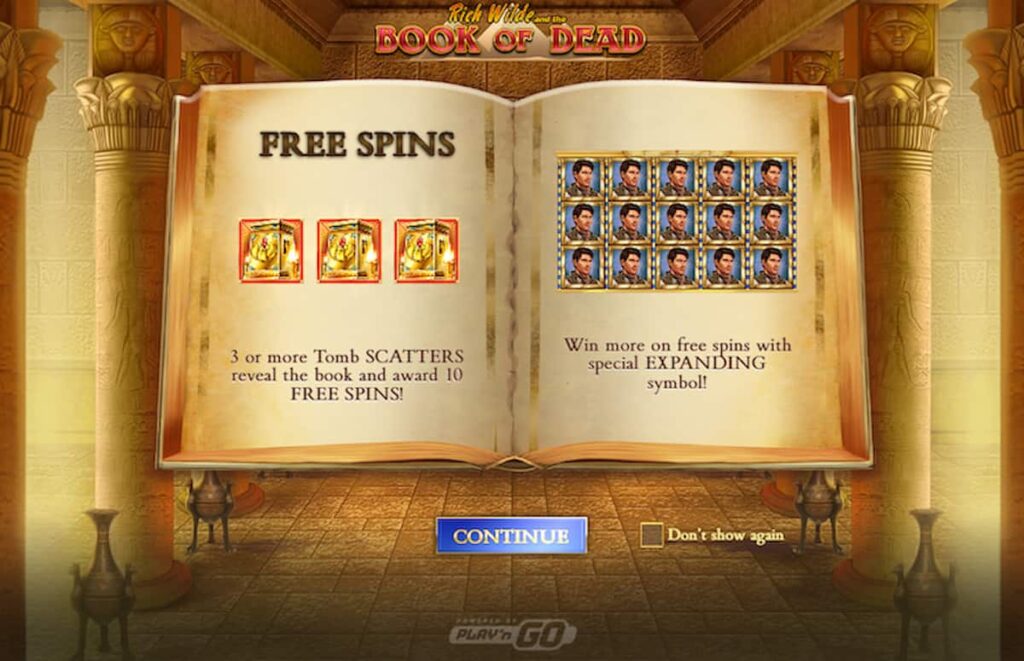Click the blue CONTINUE button
This screenshot has height=661, width=1024.
[511, 535]
